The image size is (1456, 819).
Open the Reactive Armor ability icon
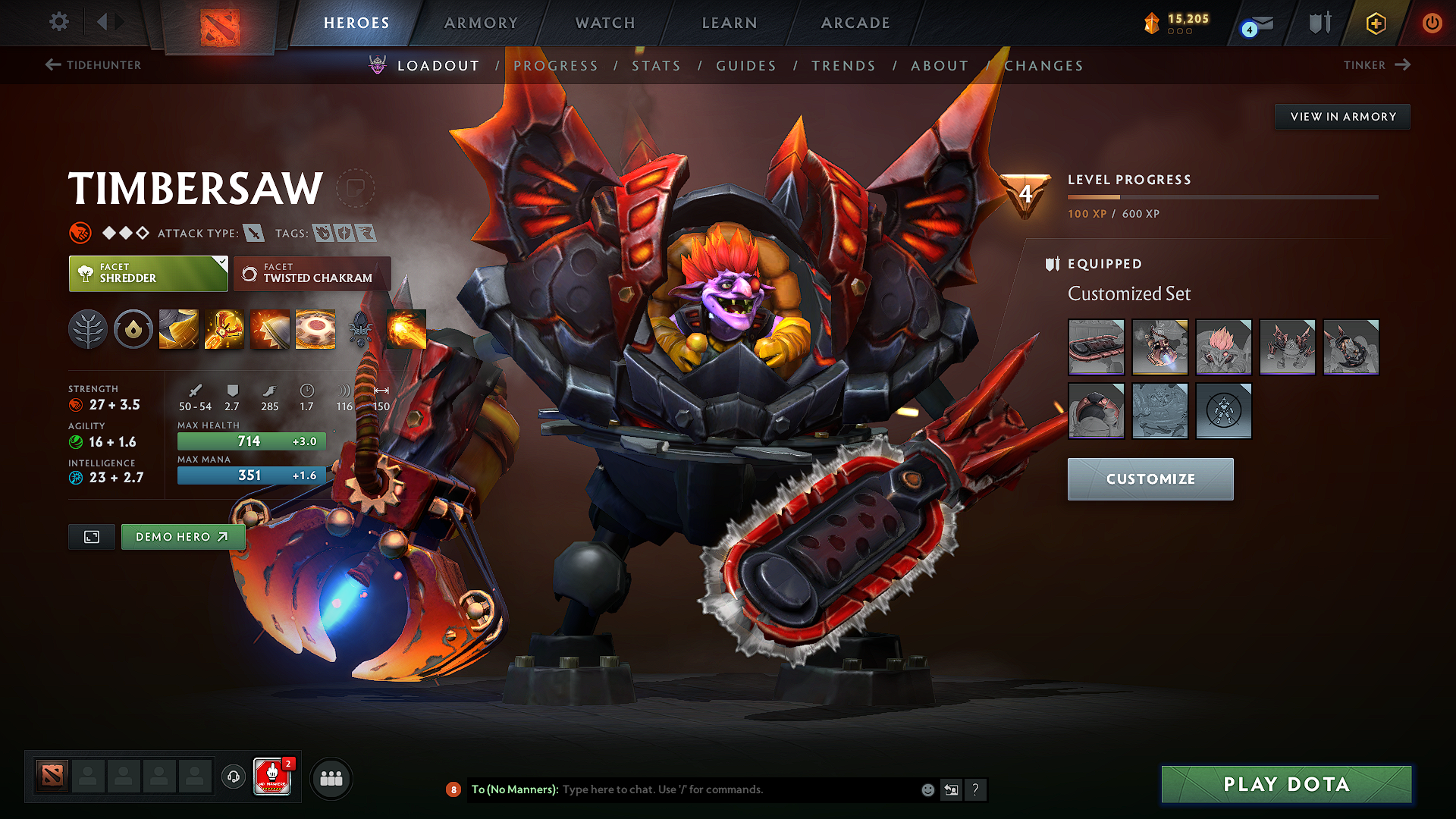[269, 328]
